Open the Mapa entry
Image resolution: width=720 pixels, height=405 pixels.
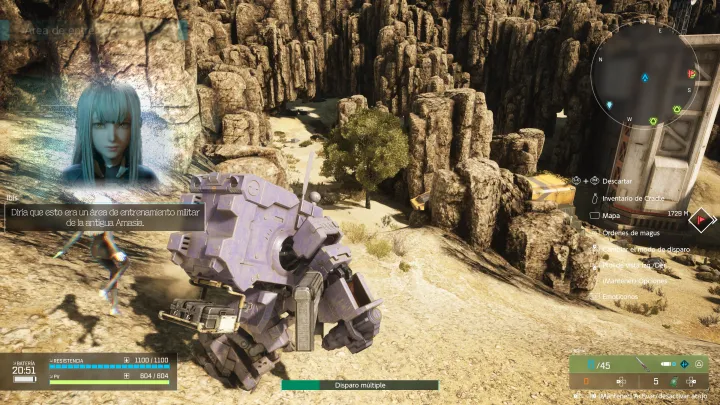click(x=611, y=214)
